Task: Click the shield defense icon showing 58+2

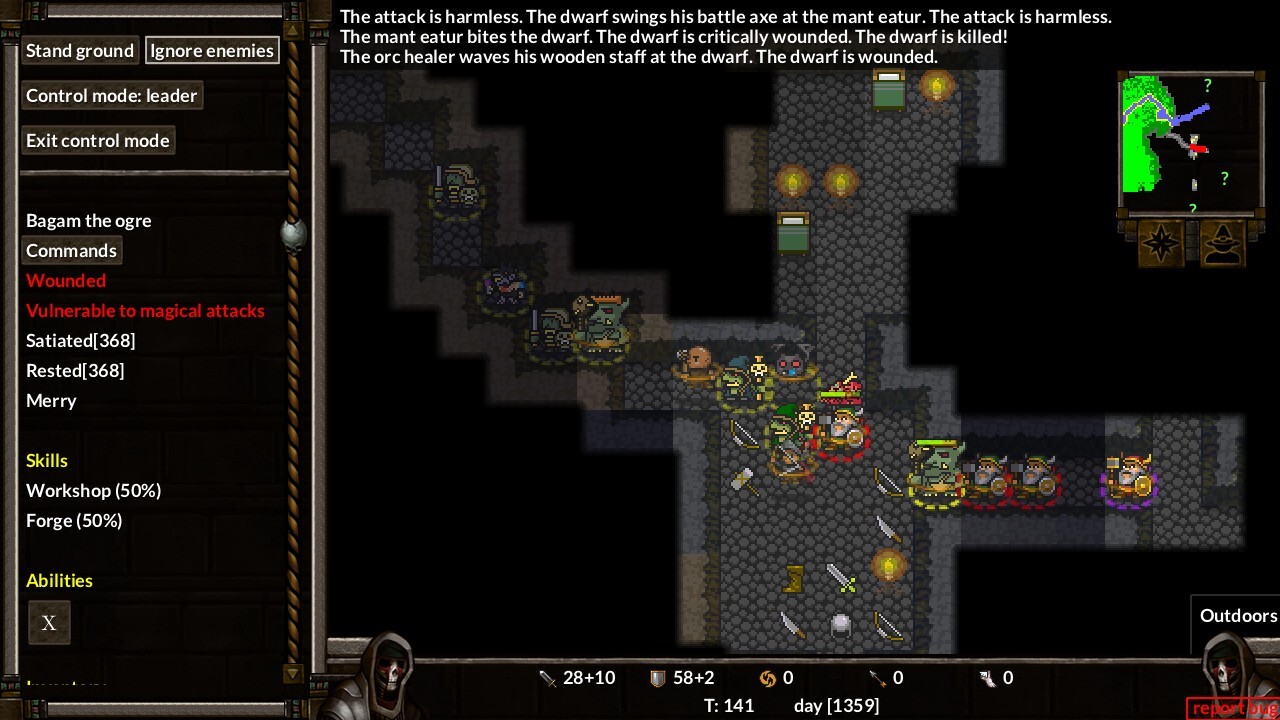Action: coord(659,677)
